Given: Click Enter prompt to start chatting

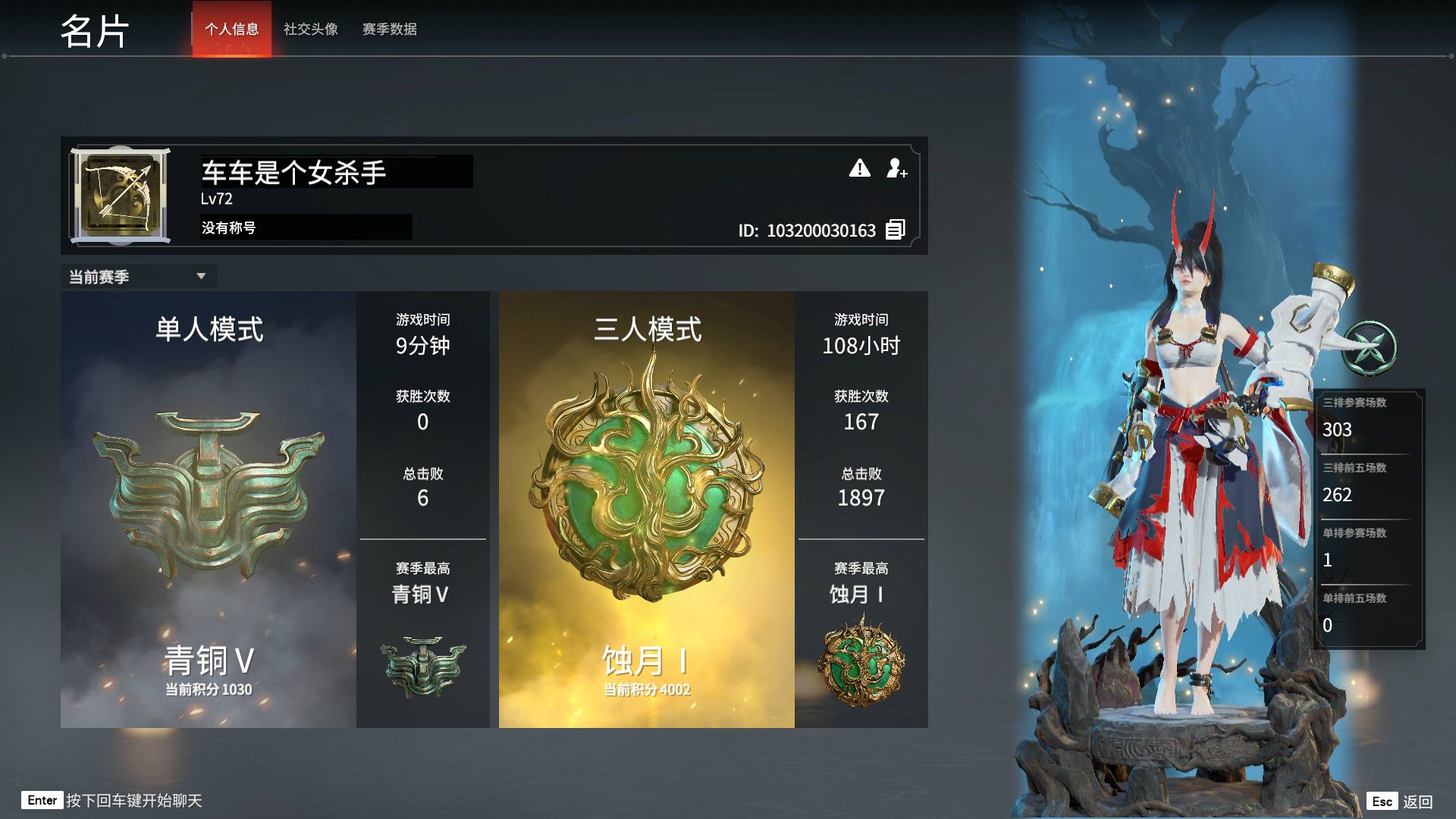Looking at the screenshot, I should coord(43,800).
